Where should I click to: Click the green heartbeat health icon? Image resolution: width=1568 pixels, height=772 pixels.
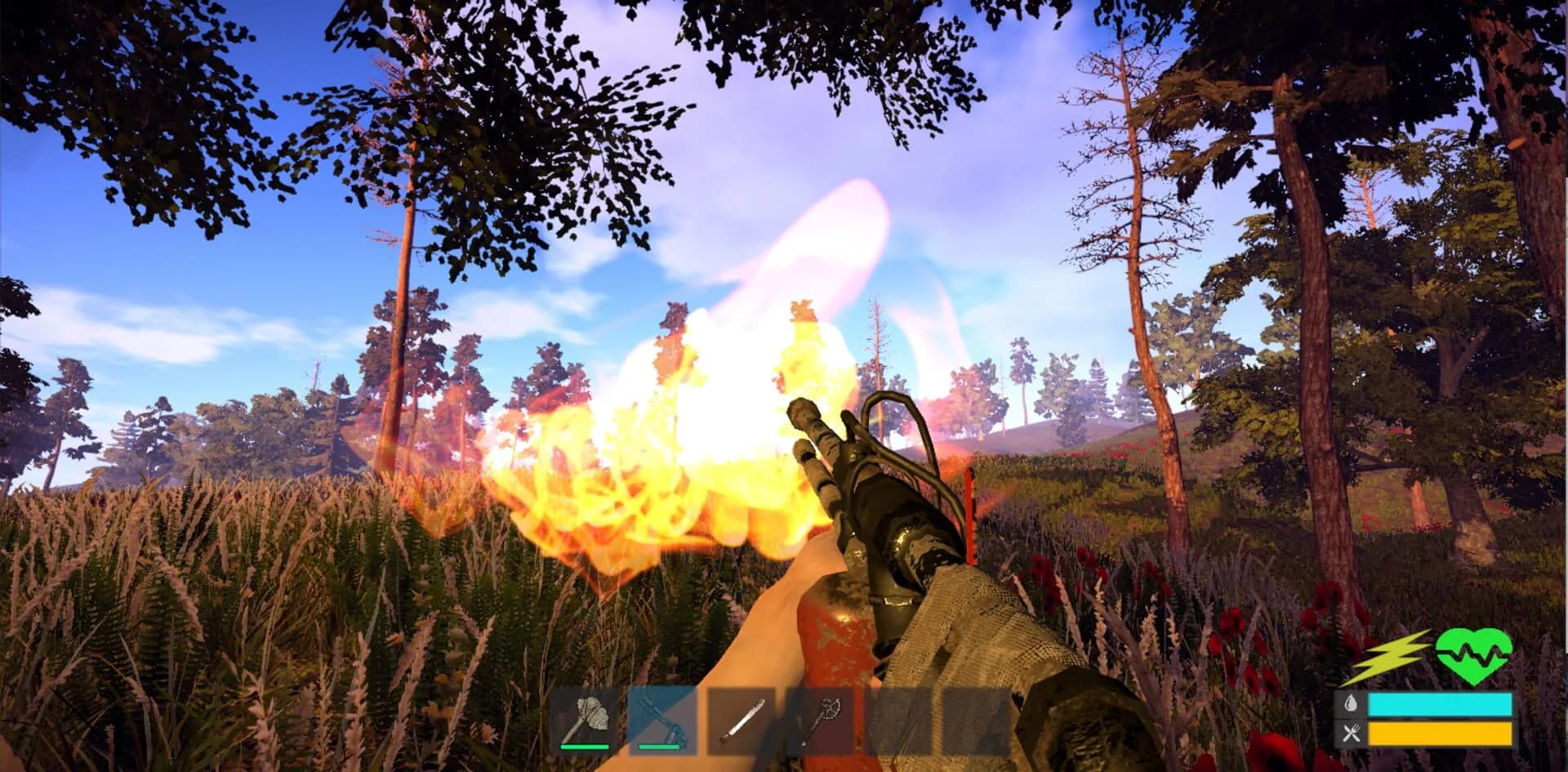1474,656
